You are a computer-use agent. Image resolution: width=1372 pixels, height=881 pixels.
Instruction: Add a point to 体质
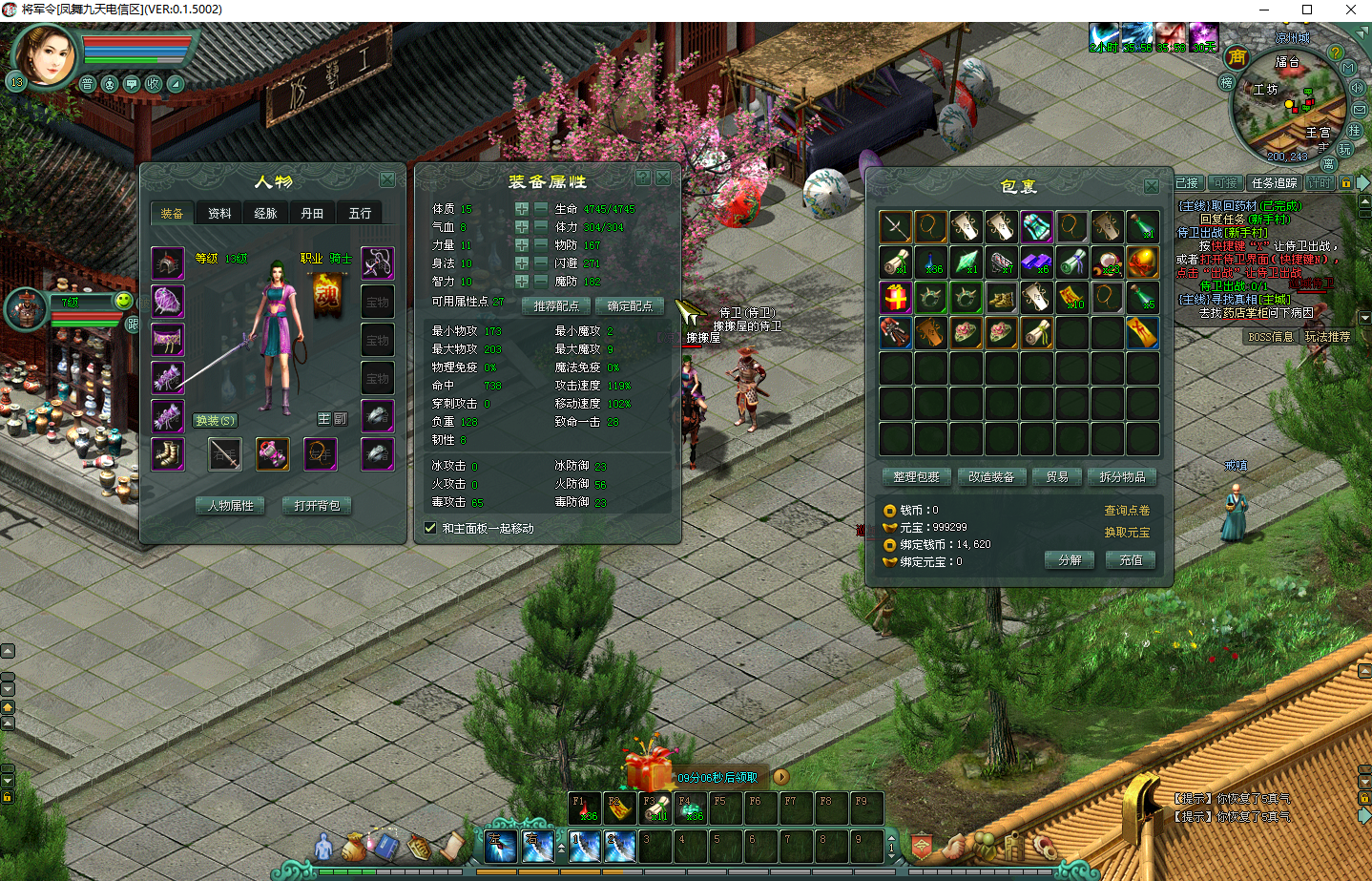(x=522, y=209)
